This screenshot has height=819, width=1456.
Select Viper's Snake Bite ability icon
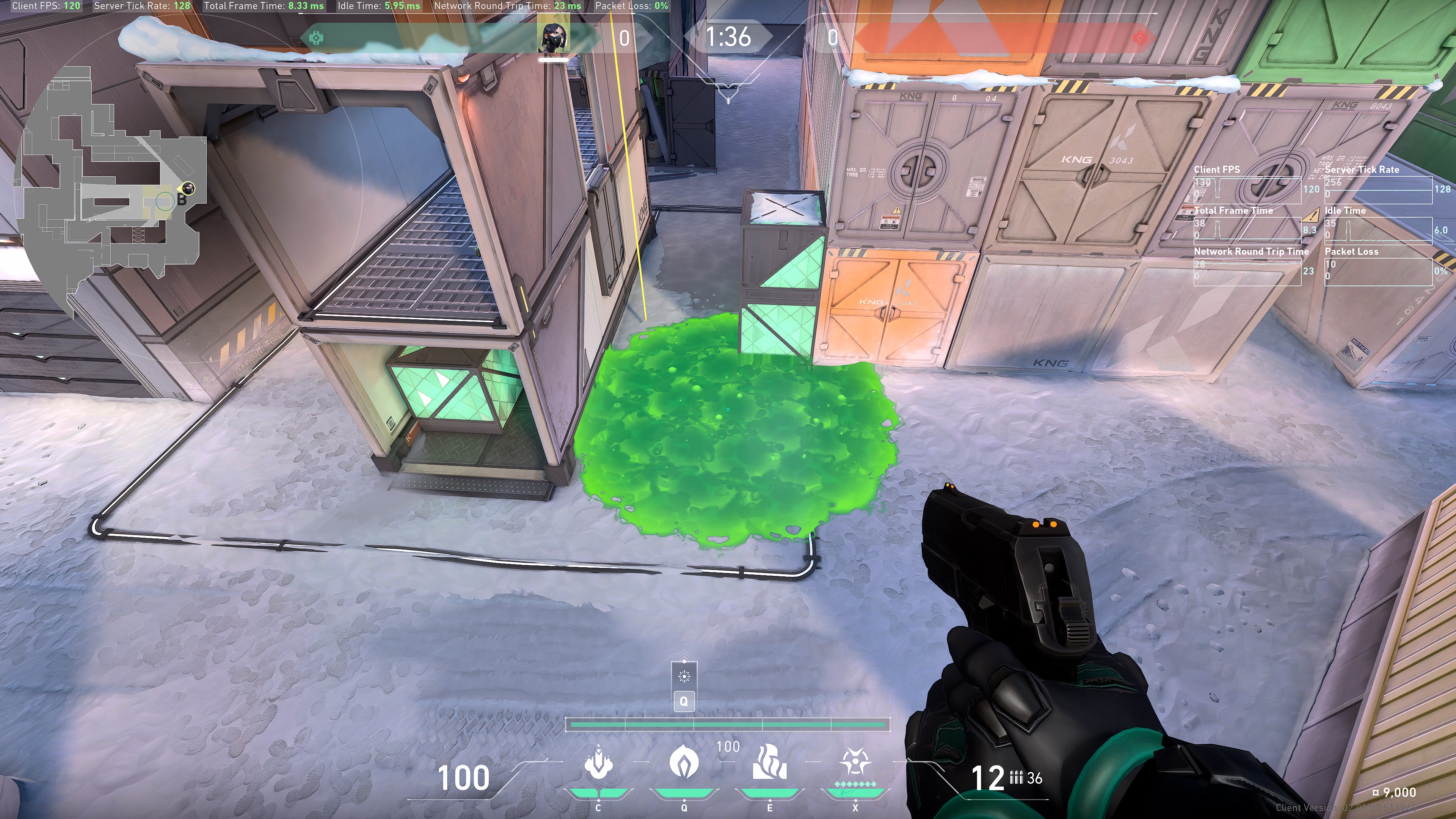(x=598, y=764)
